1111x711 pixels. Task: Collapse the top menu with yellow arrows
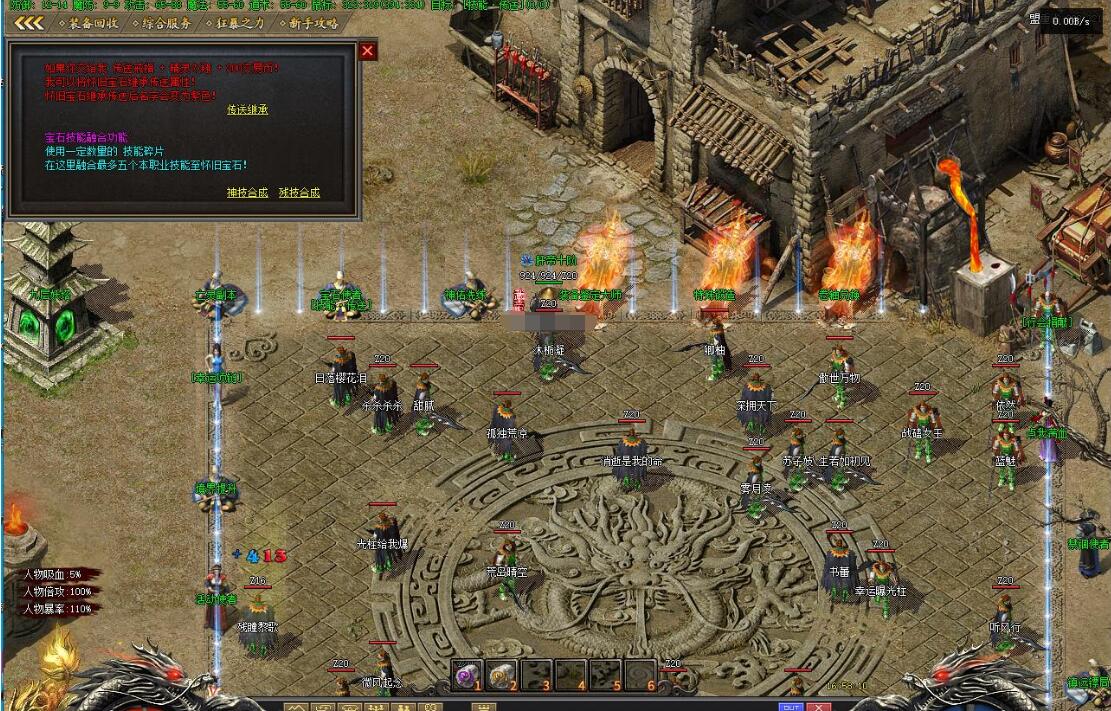click(27, 22)
